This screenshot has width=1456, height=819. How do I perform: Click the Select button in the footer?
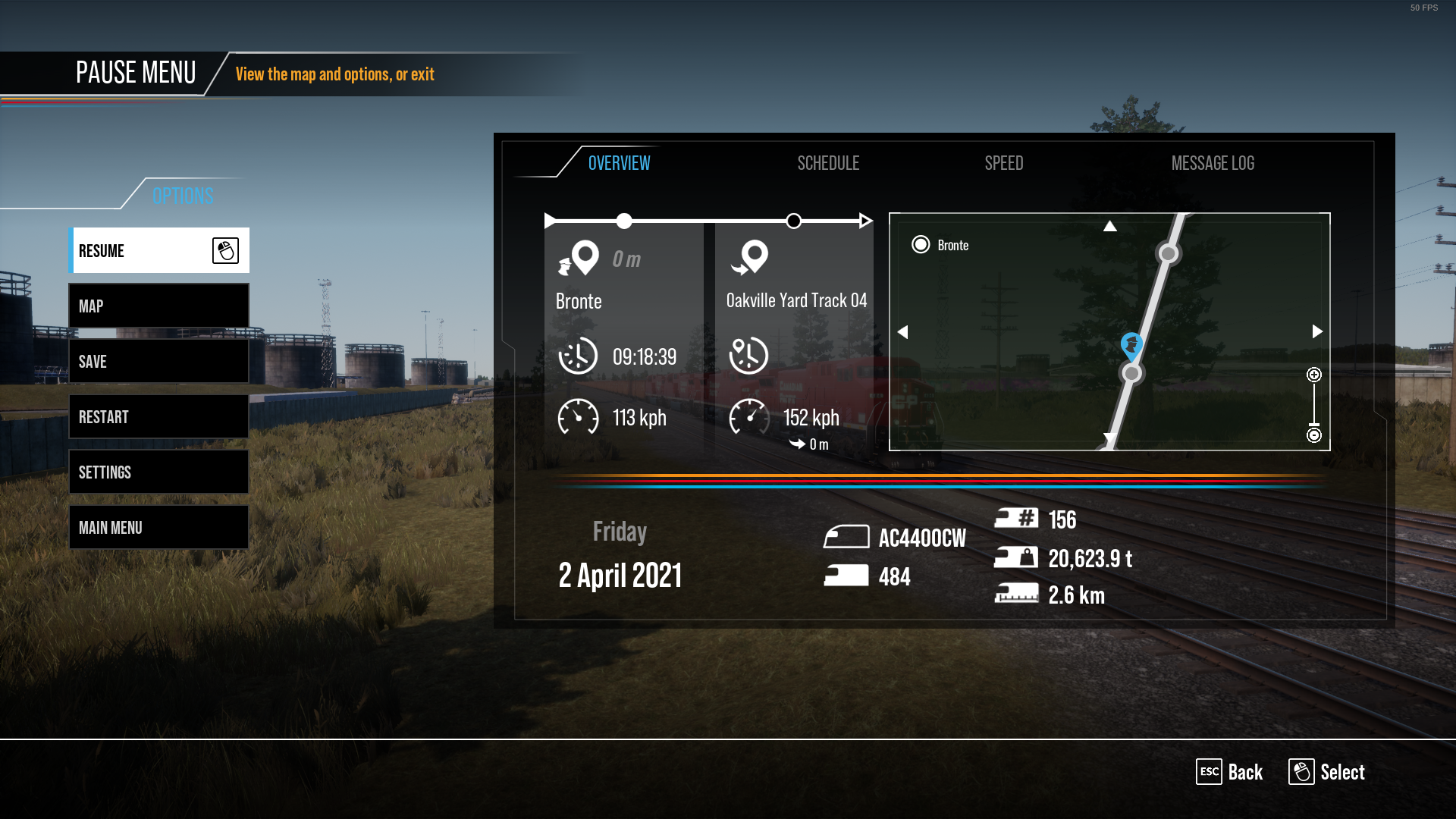click(x=1327, y=772)
